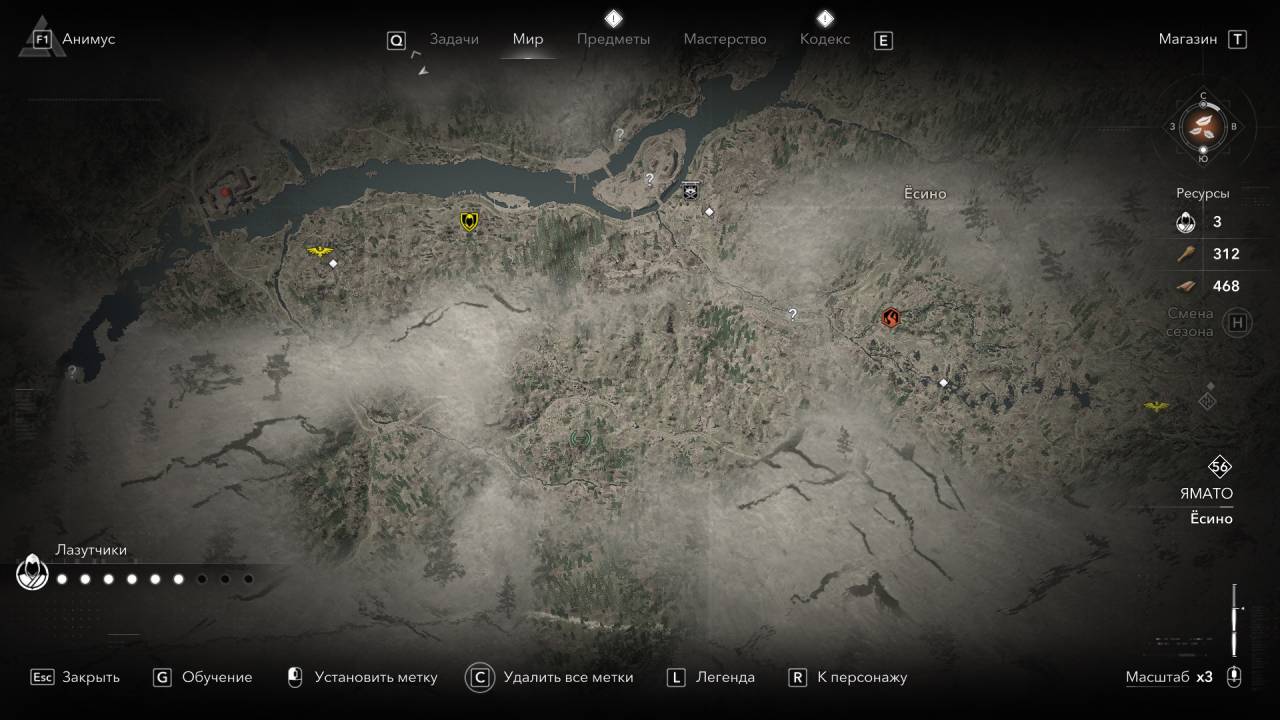The height and width of the screenshot is (720, 1280).
Task: Switch to the Мир tab
Action: click(x=528, y=39)
